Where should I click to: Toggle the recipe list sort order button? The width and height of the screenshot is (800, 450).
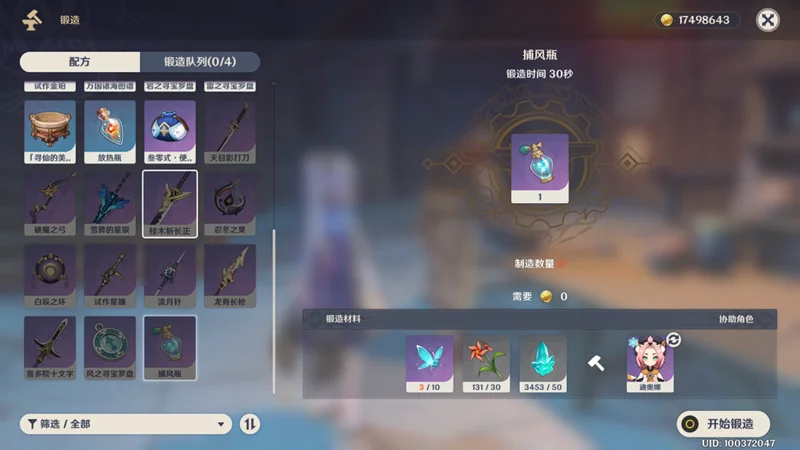(251, 424)
